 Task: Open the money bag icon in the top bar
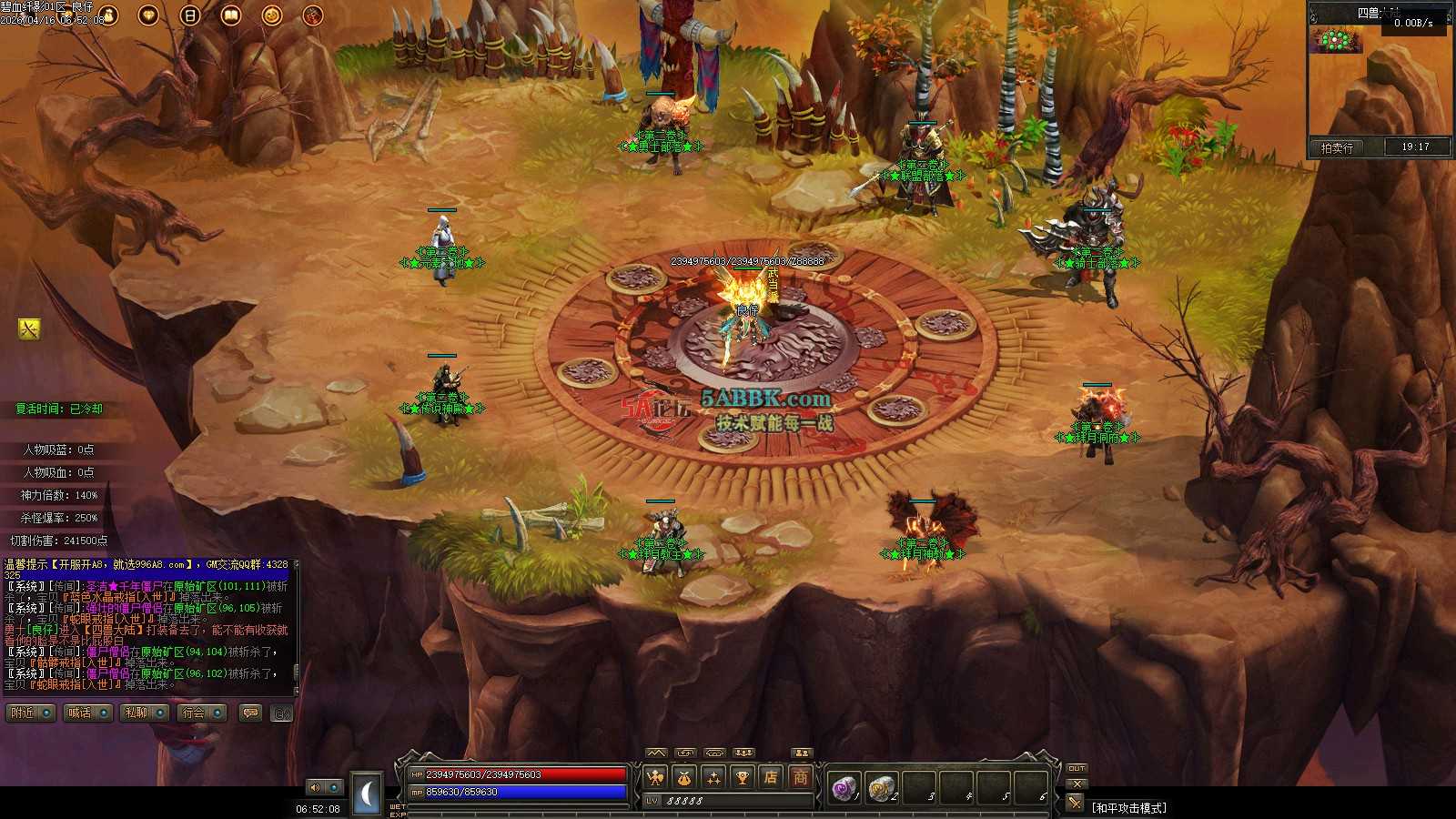108,15
